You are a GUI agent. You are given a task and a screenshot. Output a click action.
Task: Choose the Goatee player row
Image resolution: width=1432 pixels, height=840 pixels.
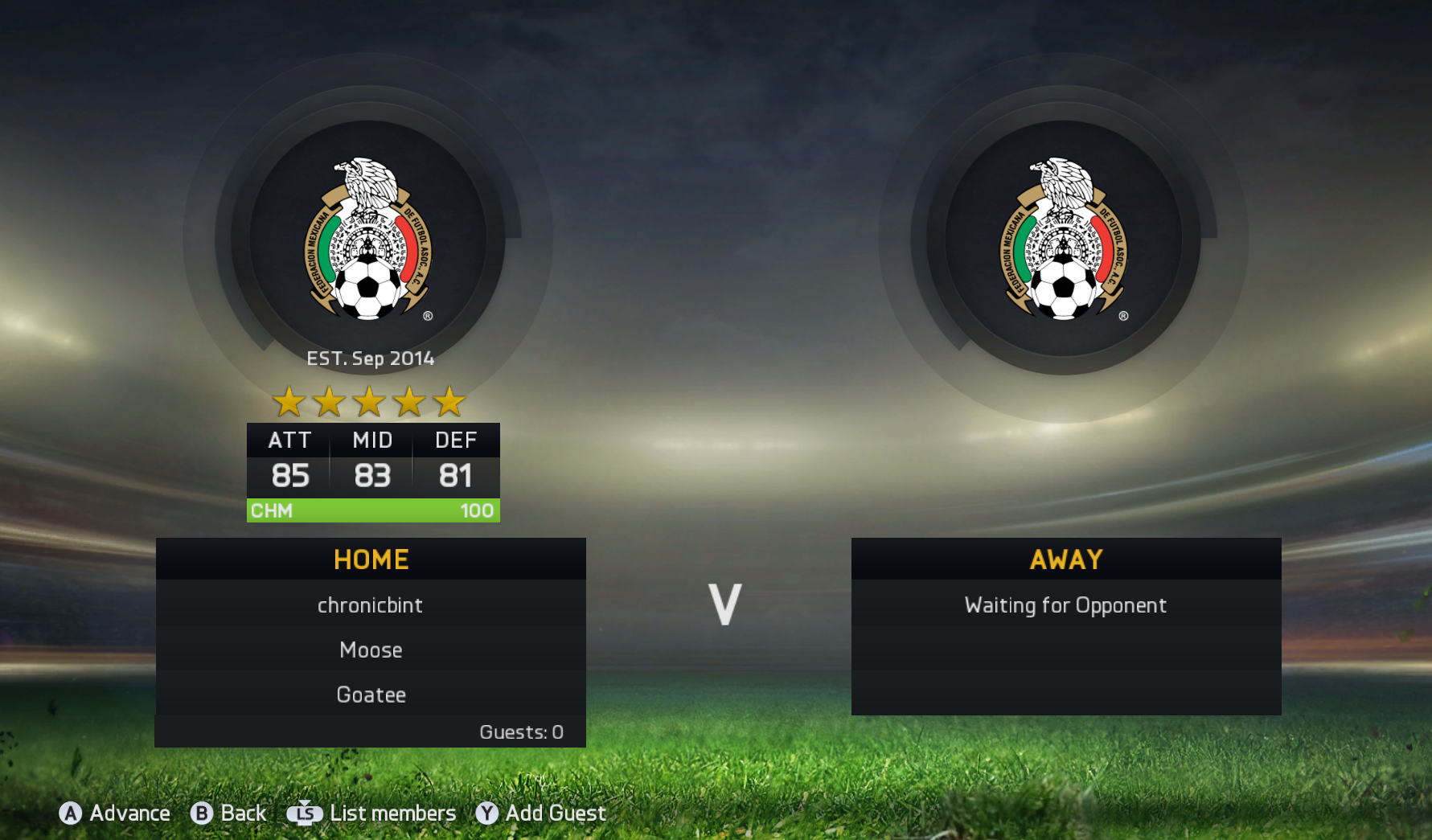coord(371,695)
